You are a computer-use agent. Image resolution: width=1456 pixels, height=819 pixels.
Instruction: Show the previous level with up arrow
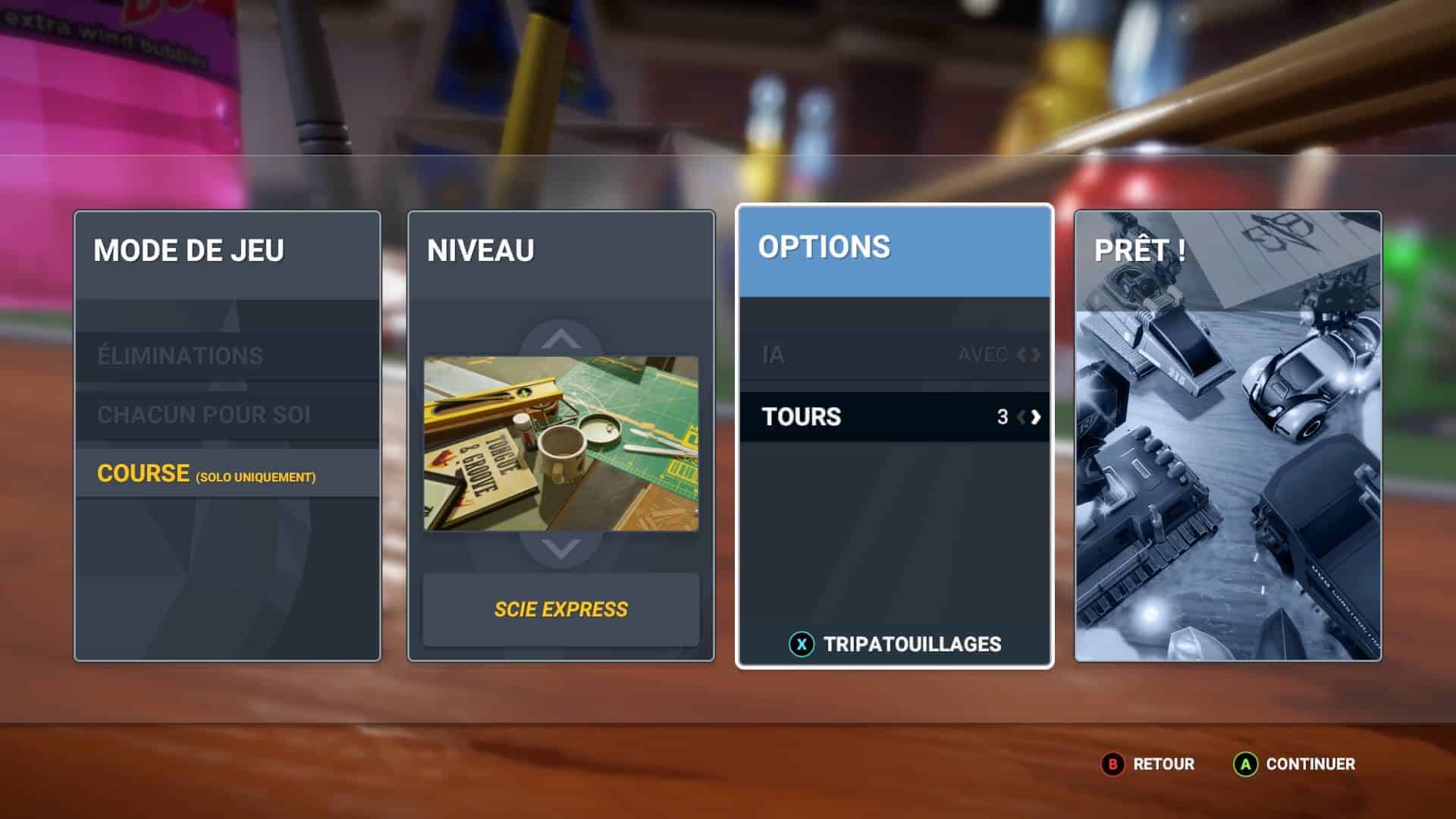(560, 338)
